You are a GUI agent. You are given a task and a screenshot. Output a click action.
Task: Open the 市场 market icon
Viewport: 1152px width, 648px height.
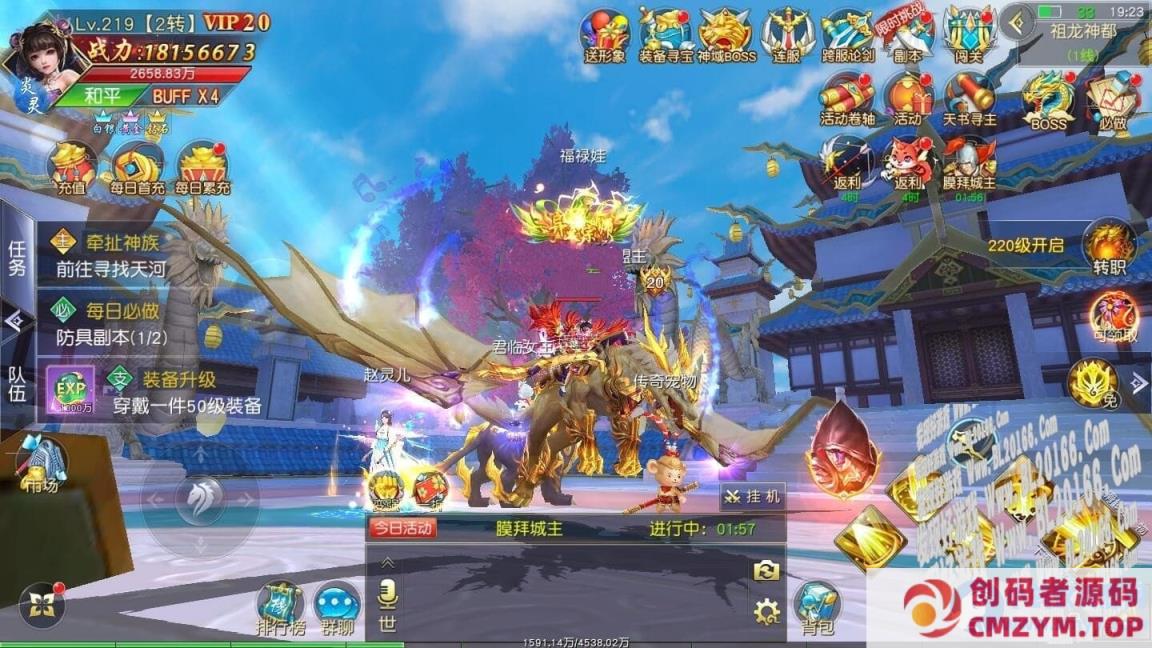pos(43,465)
